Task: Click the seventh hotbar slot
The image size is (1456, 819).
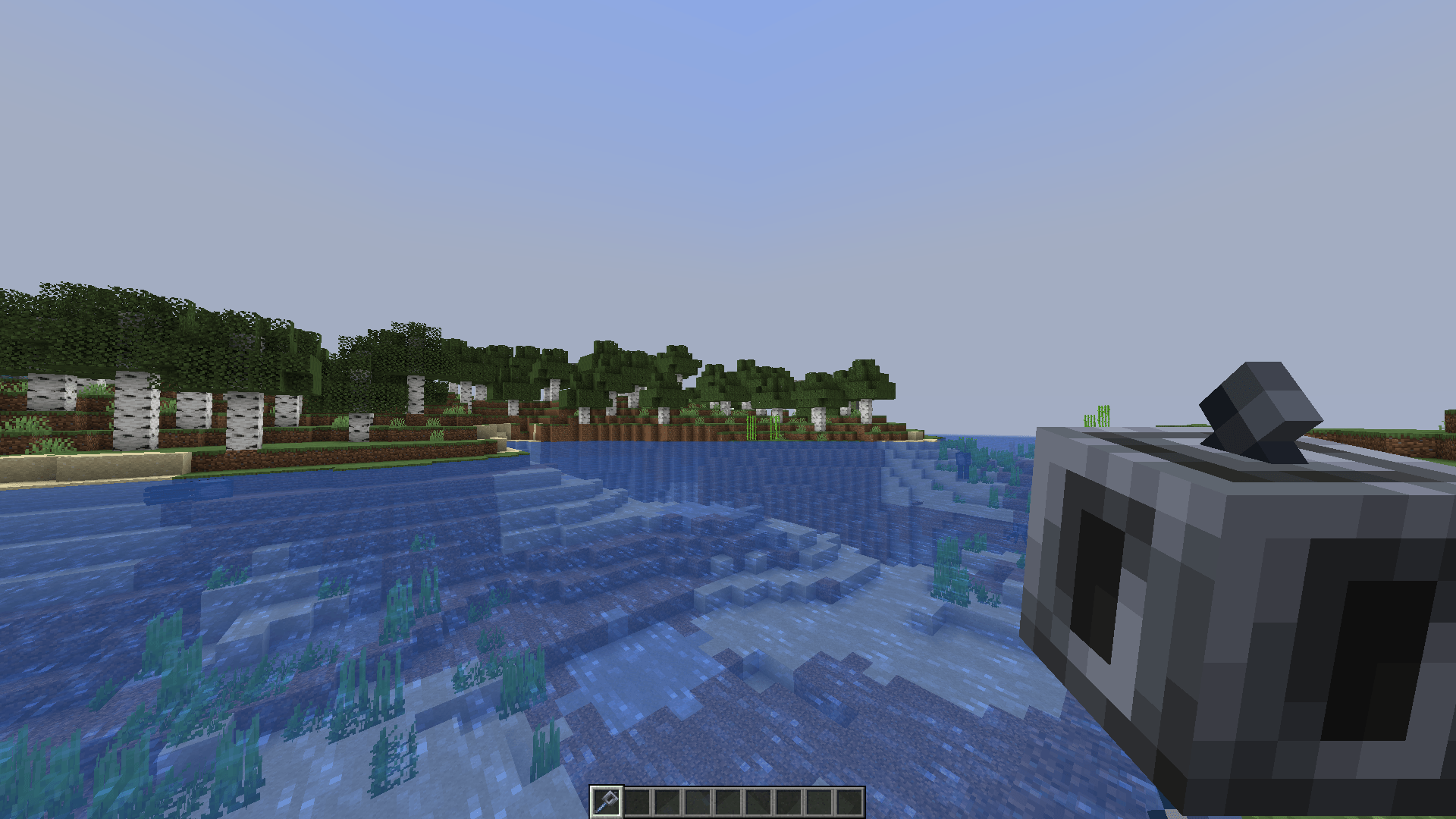Action: 791,802
